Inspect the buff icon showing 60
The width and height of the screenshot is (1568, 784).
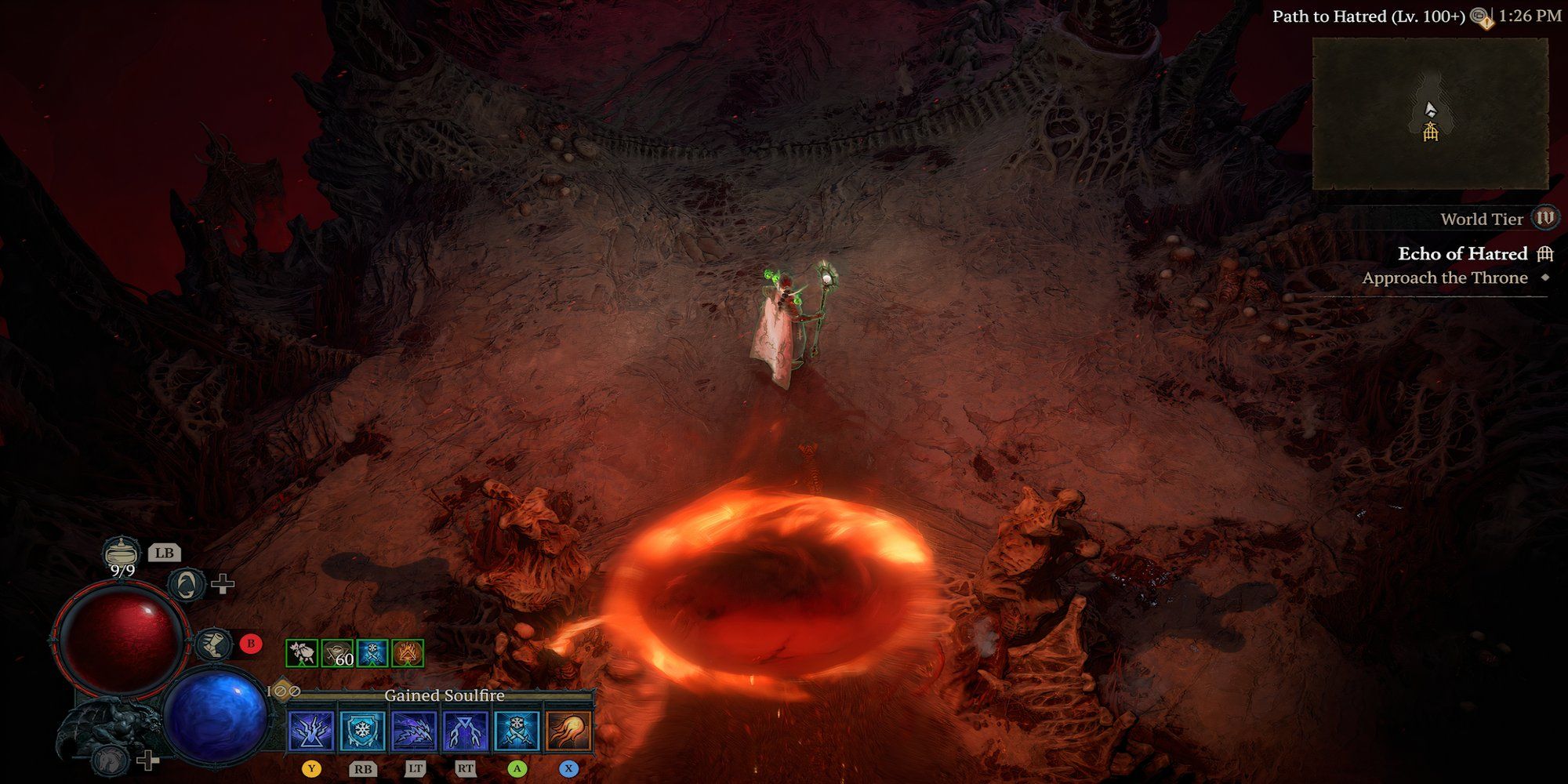pyautogui.click(x=337, y=653)
